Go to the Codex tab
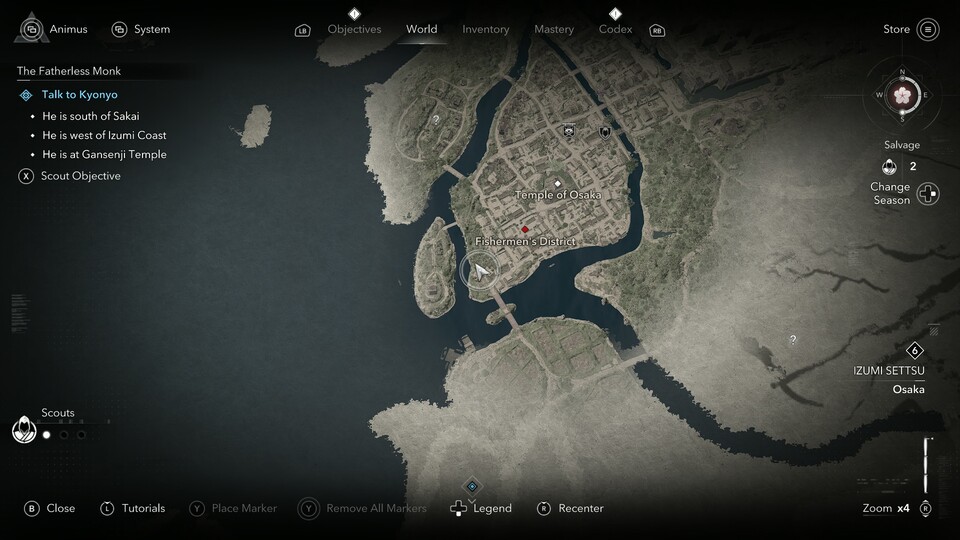Image resolution: width=960 pixels, height=540 pixels. [x=615, y=29]
